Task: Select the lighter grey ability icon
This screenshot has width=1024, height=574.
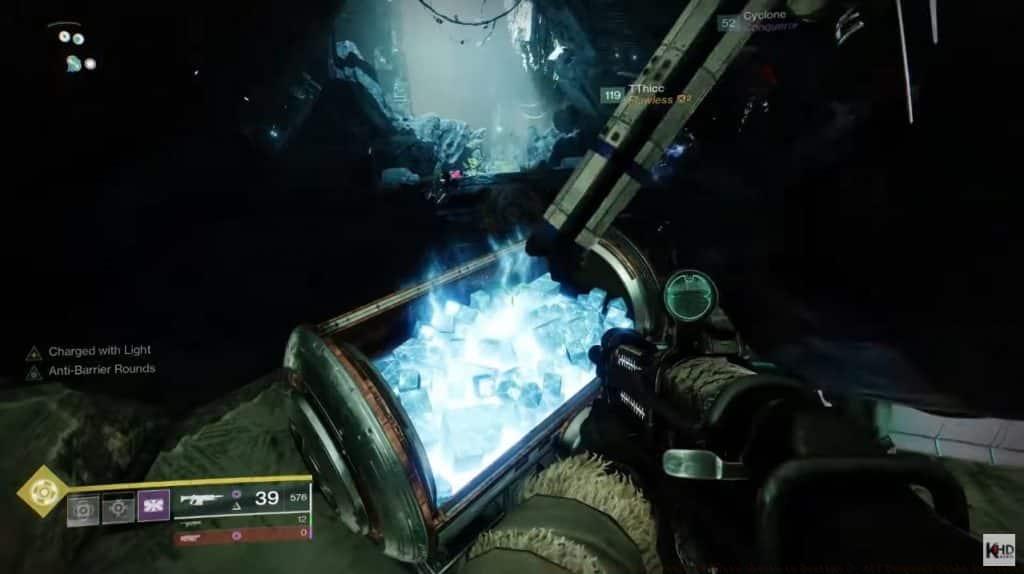Action: point(83,510)
